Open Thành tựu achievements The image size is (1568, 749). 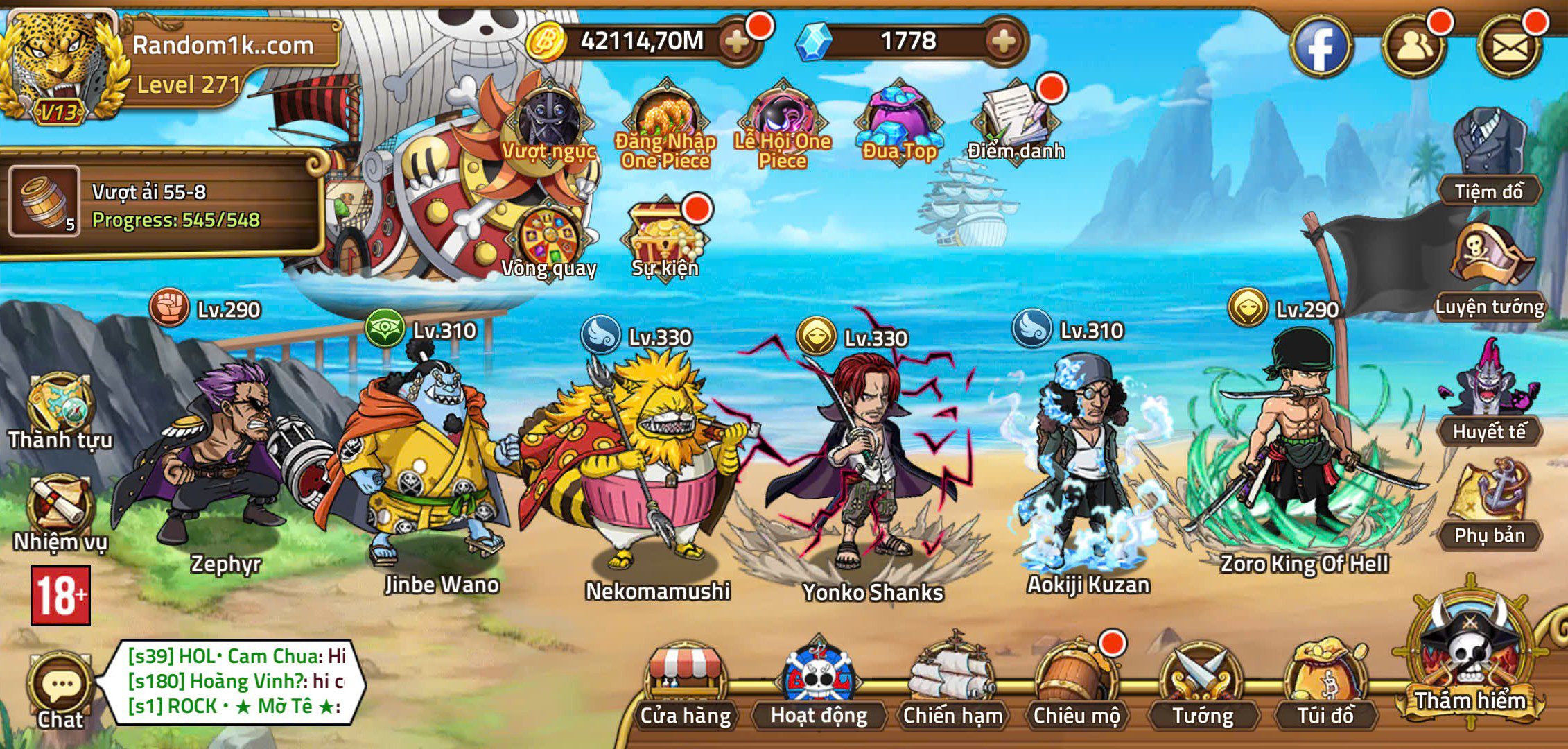coord(60,411)
